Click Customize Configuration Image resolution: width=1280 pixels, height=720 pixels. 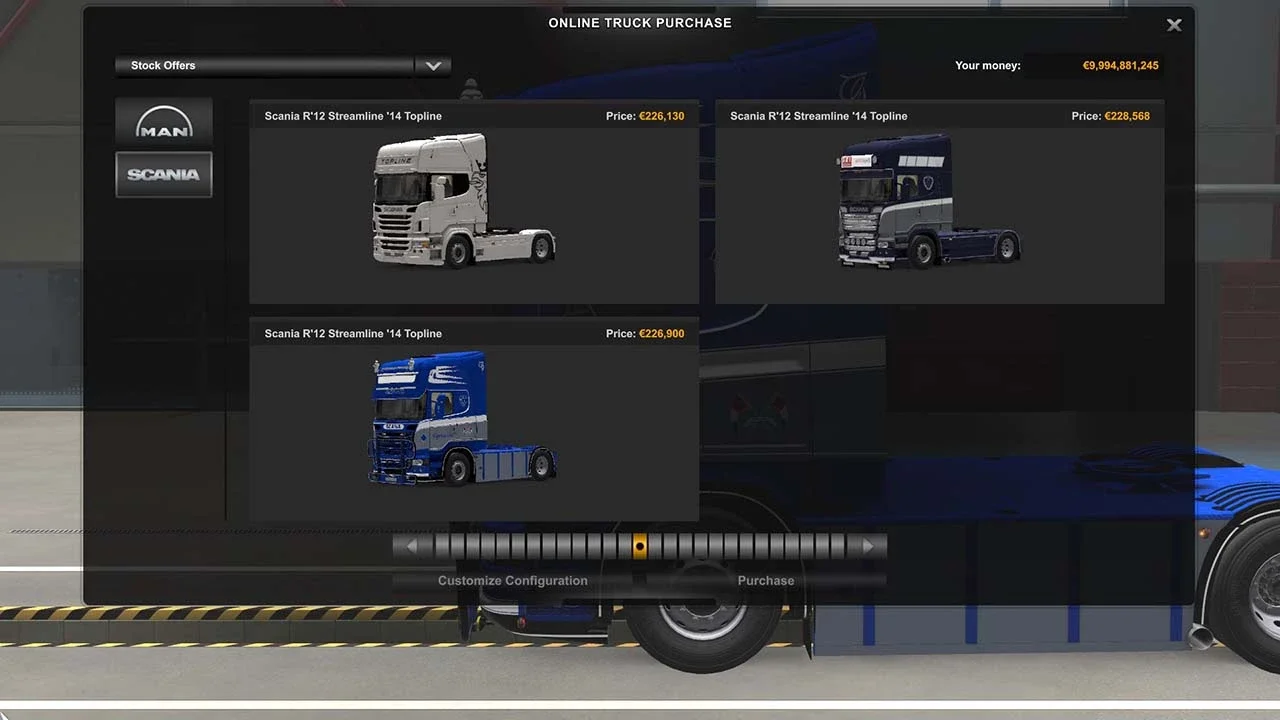pos(512,580)
